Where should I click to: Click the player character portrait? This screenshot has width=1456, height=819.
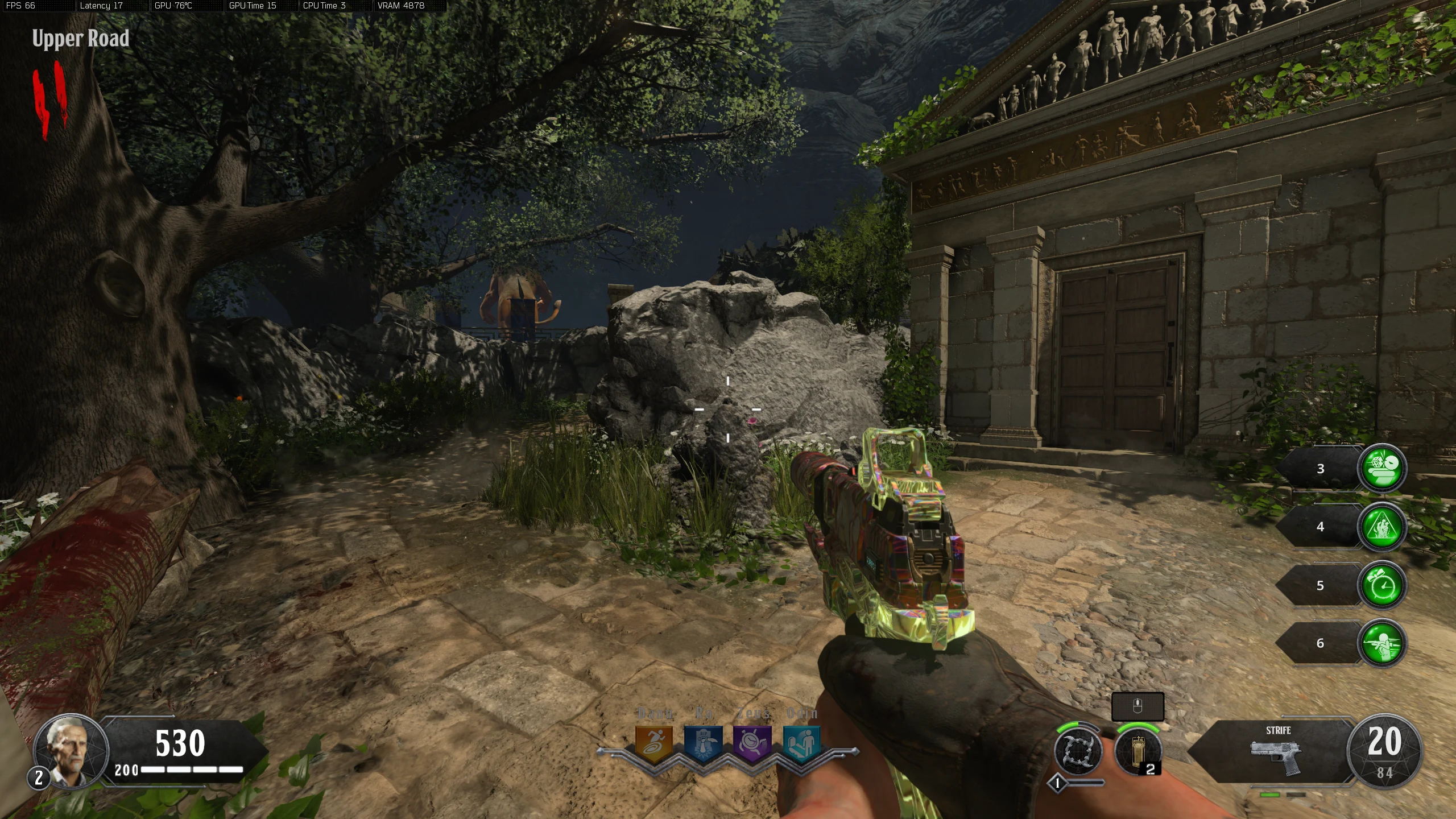coord(71,751)
